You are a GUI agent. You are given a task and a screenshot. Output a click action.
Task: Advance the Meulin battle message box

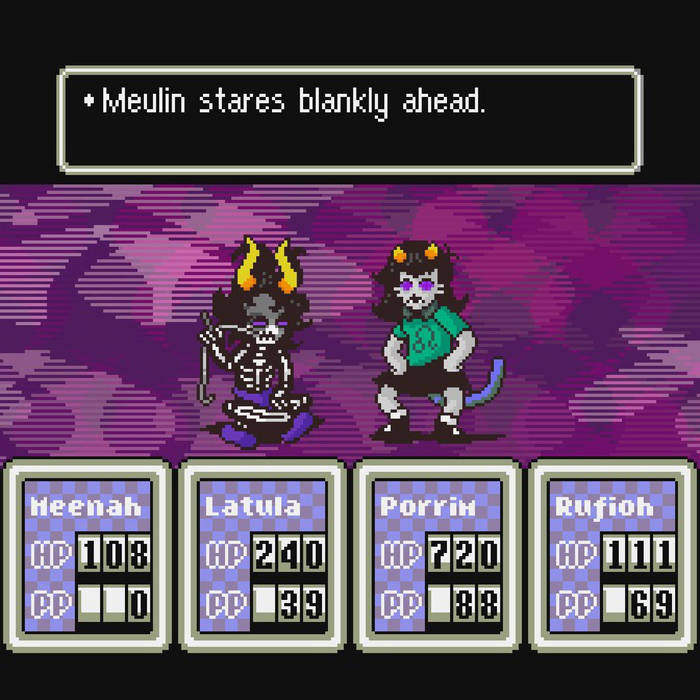click(x=349, y=120)
